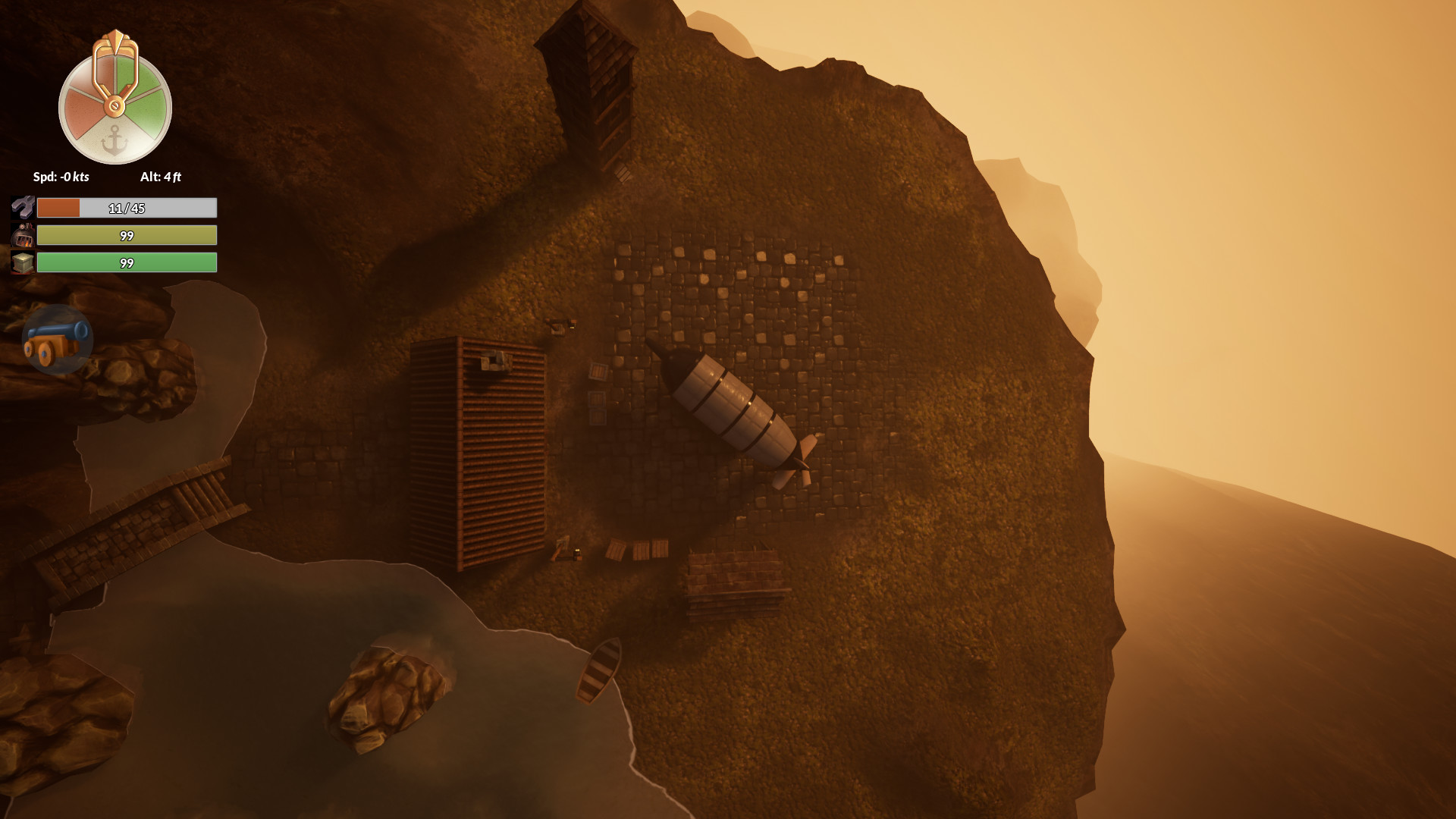Click the wrench repair icon
Viewport: 1456px width, 819px height.
(x=23, y=207)
